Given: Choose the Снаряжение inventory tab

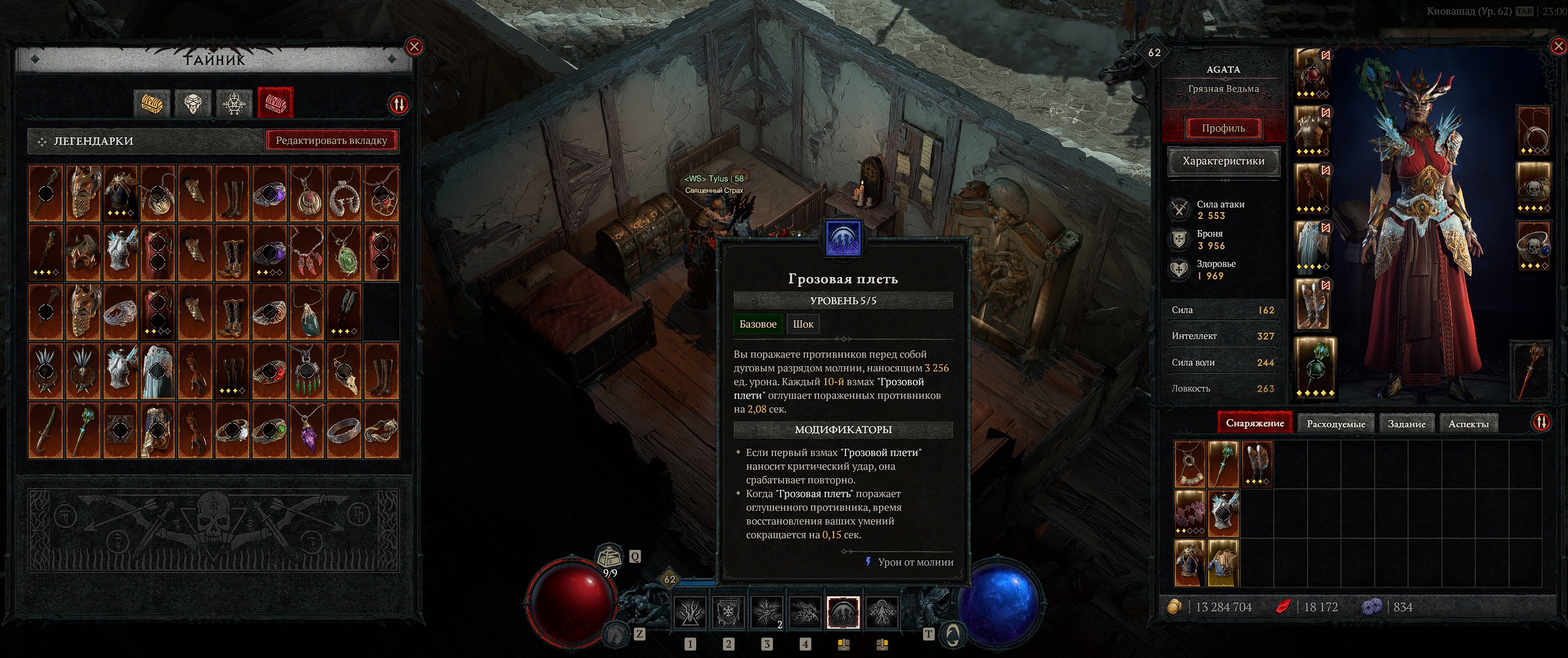Looking at the screenshot, I should point(1255,423).
